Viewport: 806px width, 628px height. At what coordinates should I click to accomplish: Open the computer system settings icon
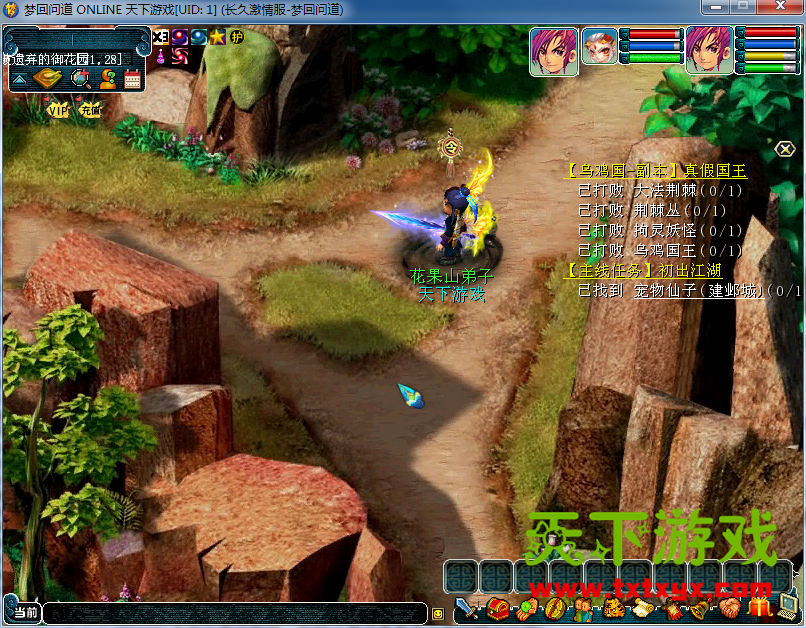point(790,607)
